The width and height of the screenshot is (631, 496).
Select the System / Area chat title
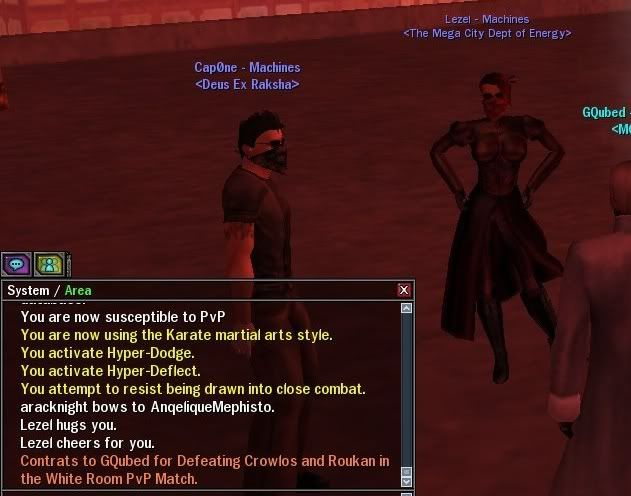point(49,290)
